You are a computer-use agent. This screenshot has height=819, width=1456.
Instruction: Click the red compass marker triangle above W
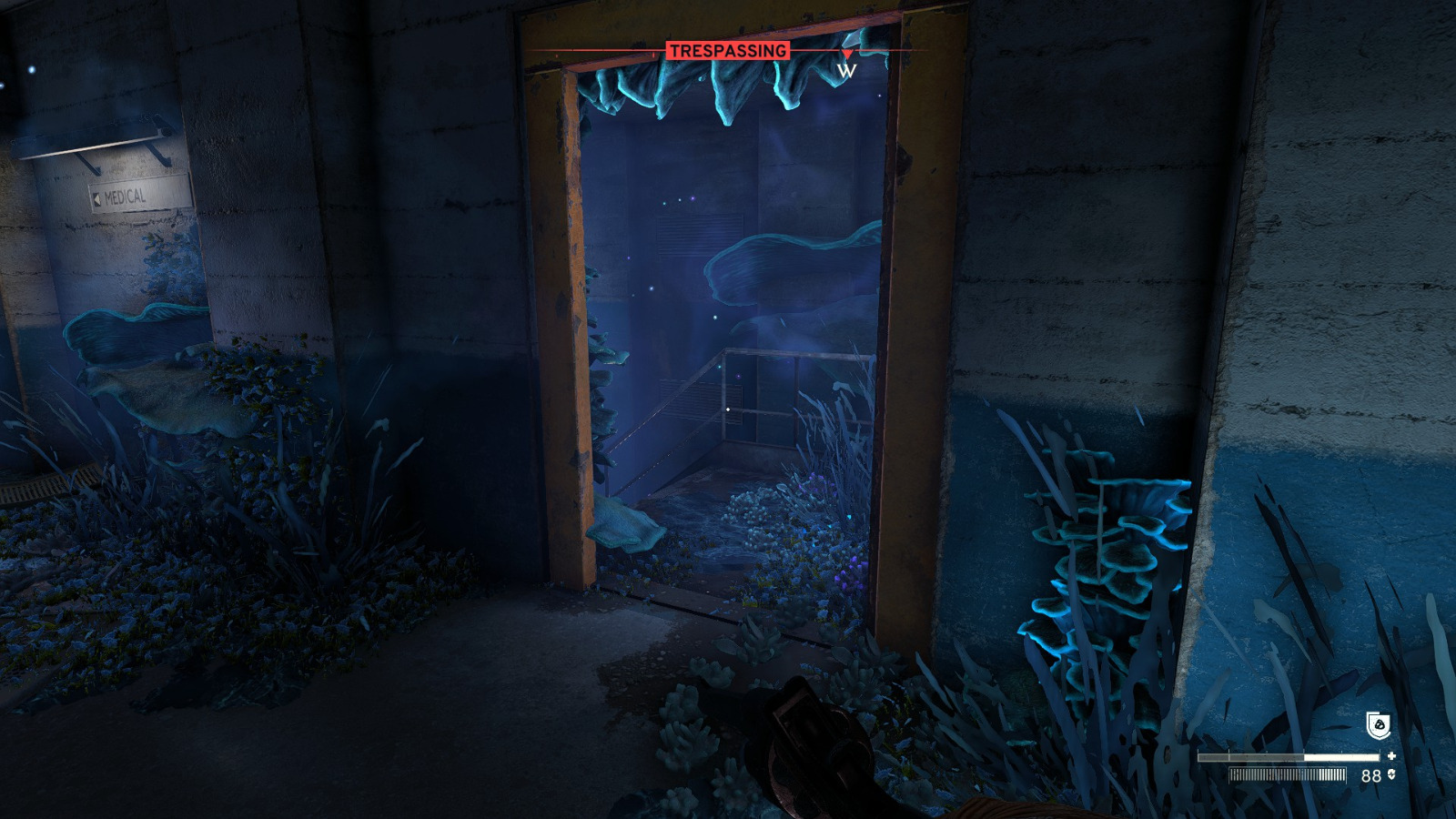click(848, 52)
